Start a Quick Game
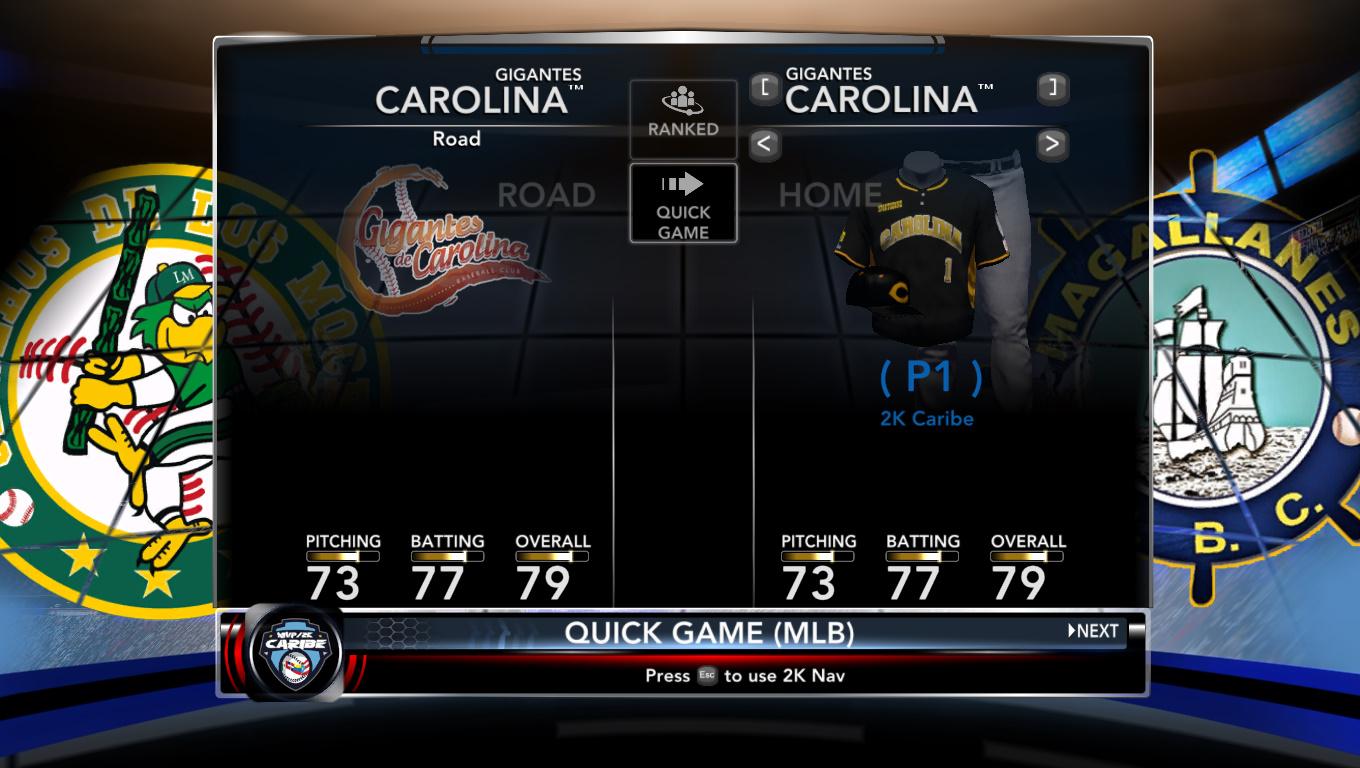Screen dimensions: 1360x768 (x=683, y=203)
